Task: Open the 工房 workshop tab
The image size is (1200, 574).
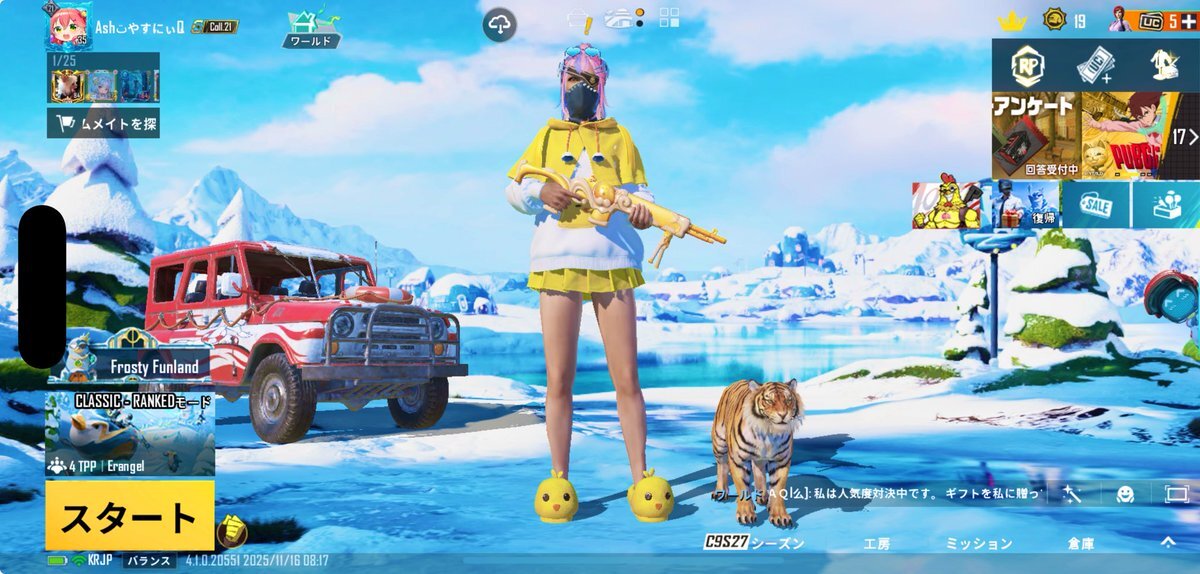Action: click(x=877, y=543)
